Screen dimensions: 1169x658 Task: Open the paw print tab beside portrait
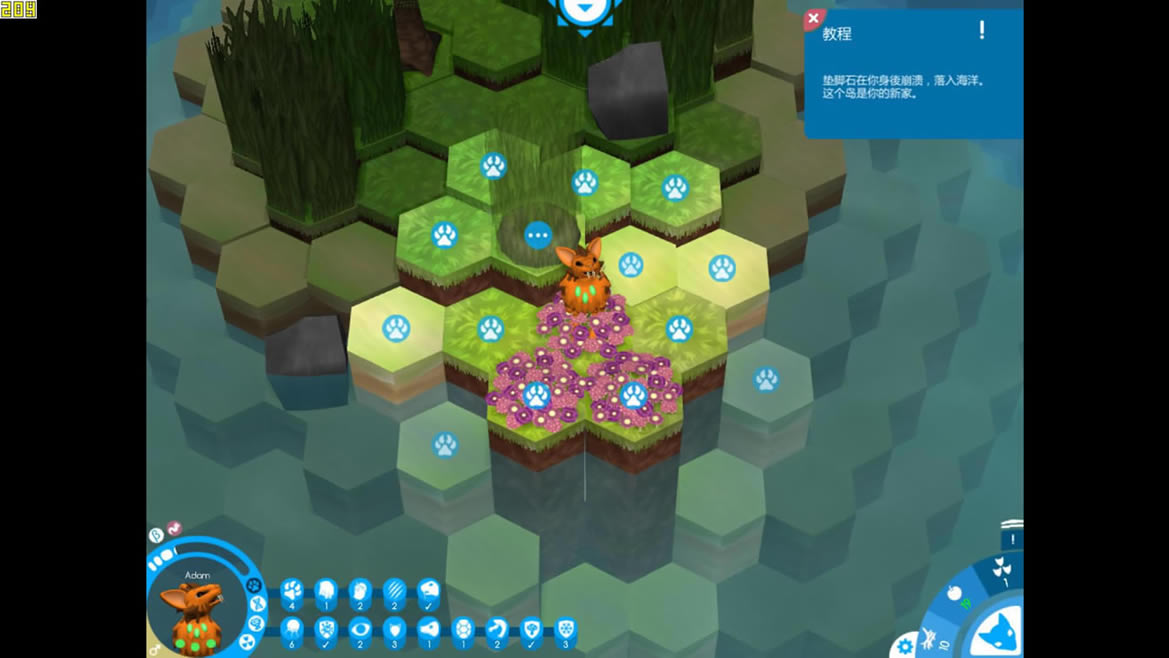[x=253, y=585]
